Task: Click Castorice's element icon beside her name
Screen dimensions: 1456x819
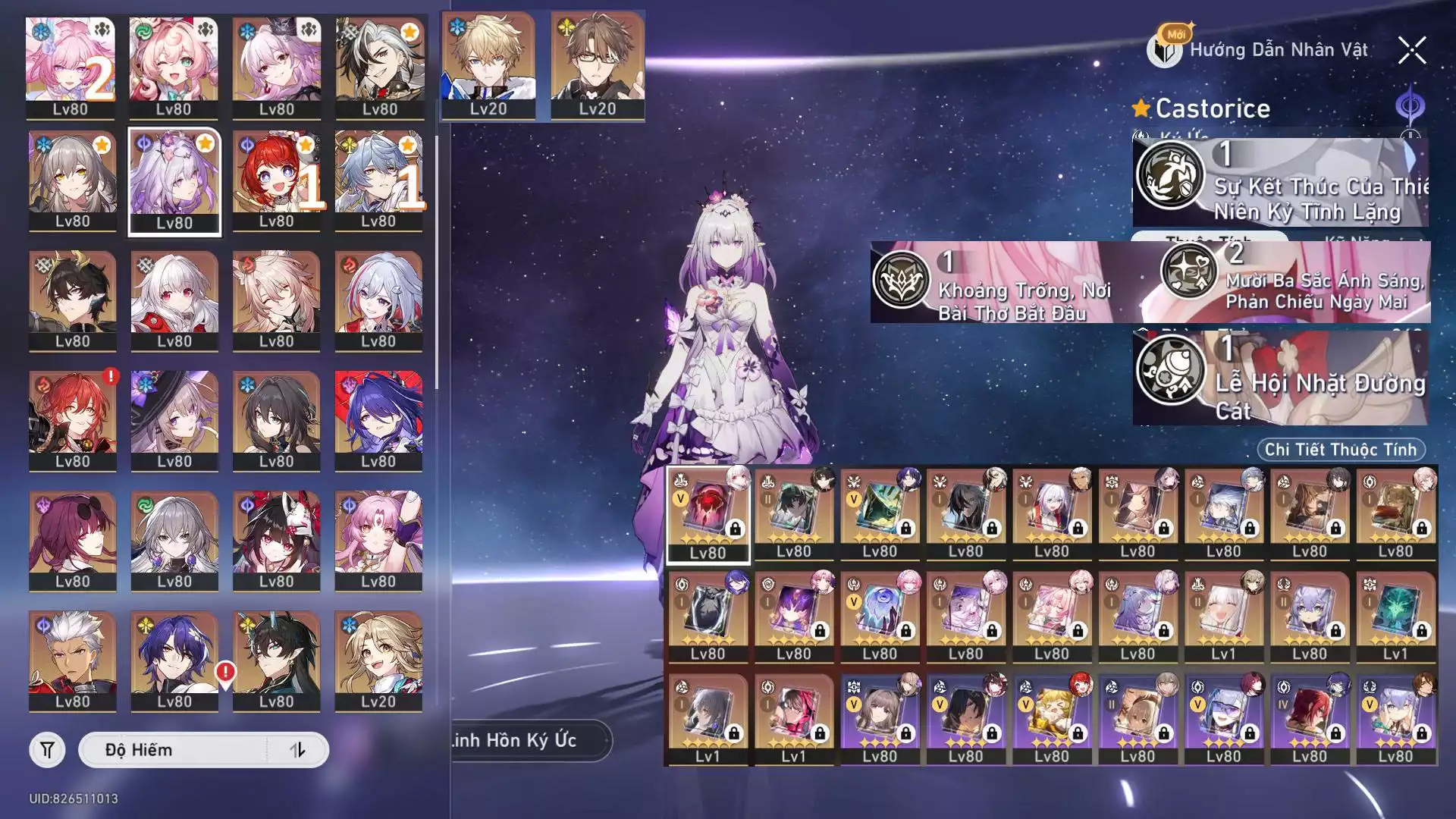Action: [x=1410, y=107]
